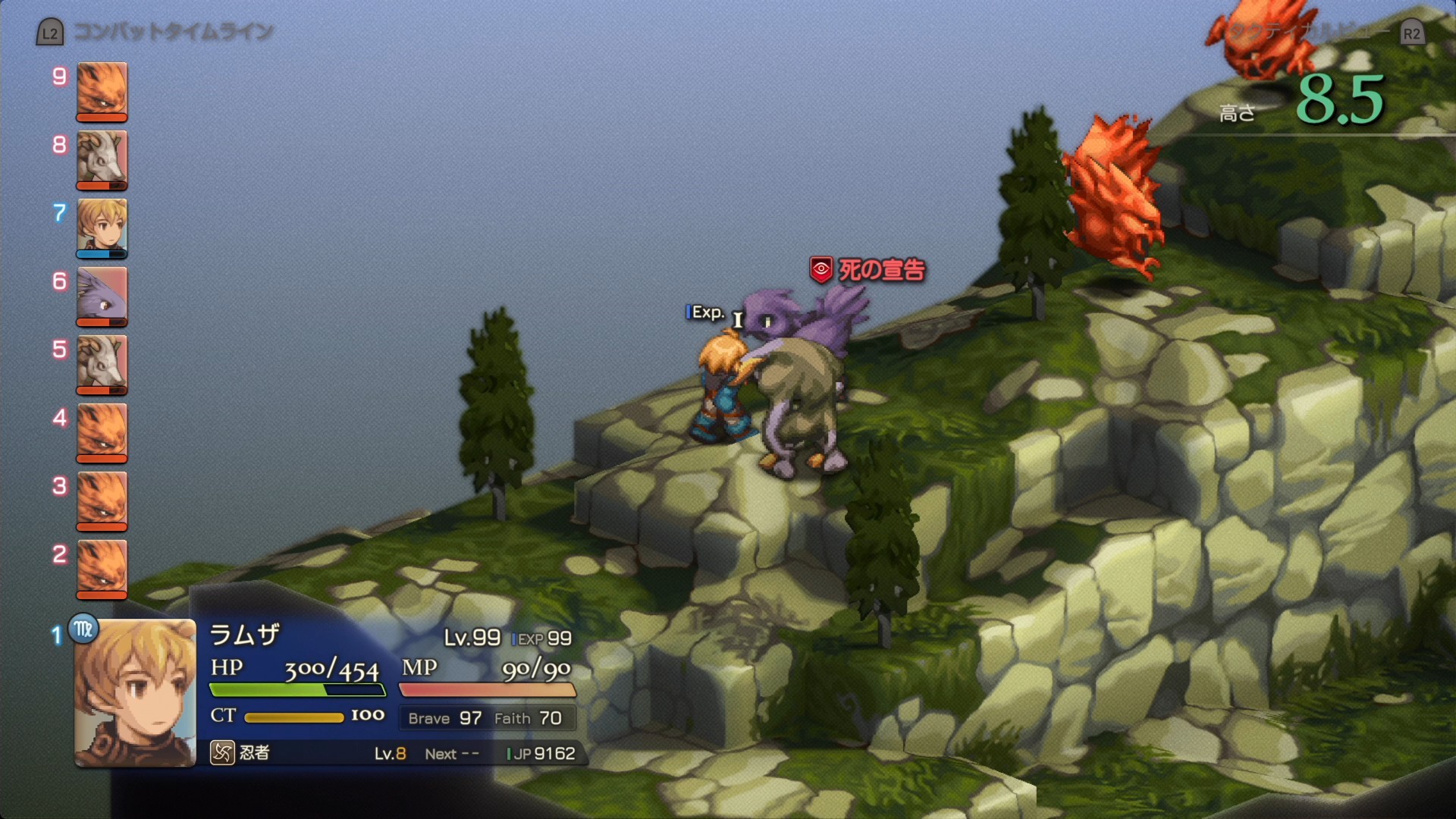Open the コンバットタイムライン combat timeline label

click(173, 33)
